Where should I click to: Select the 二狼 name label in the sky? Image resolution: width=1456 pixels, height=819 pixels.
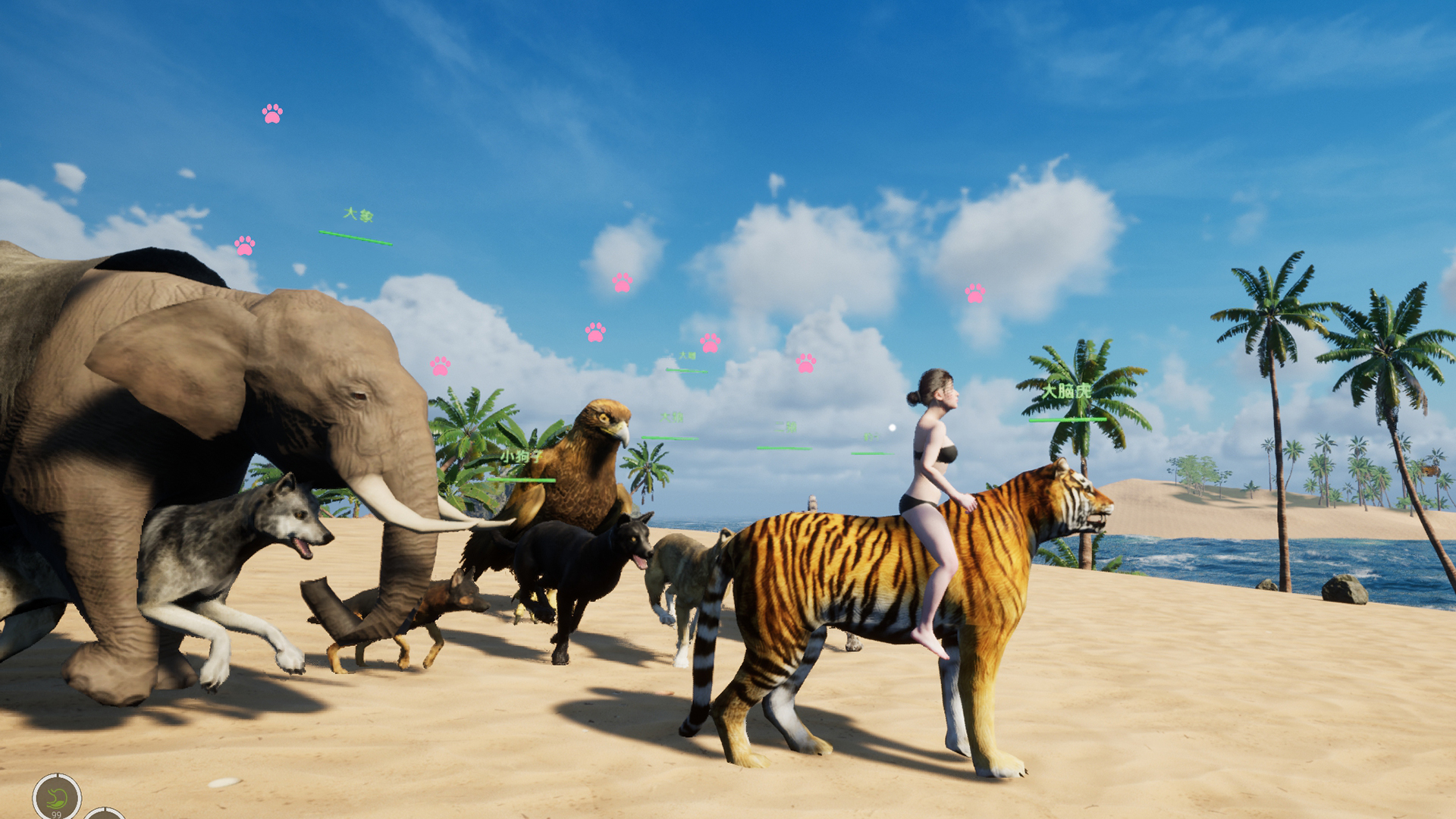pyautogui.click(x=786, y=427)
